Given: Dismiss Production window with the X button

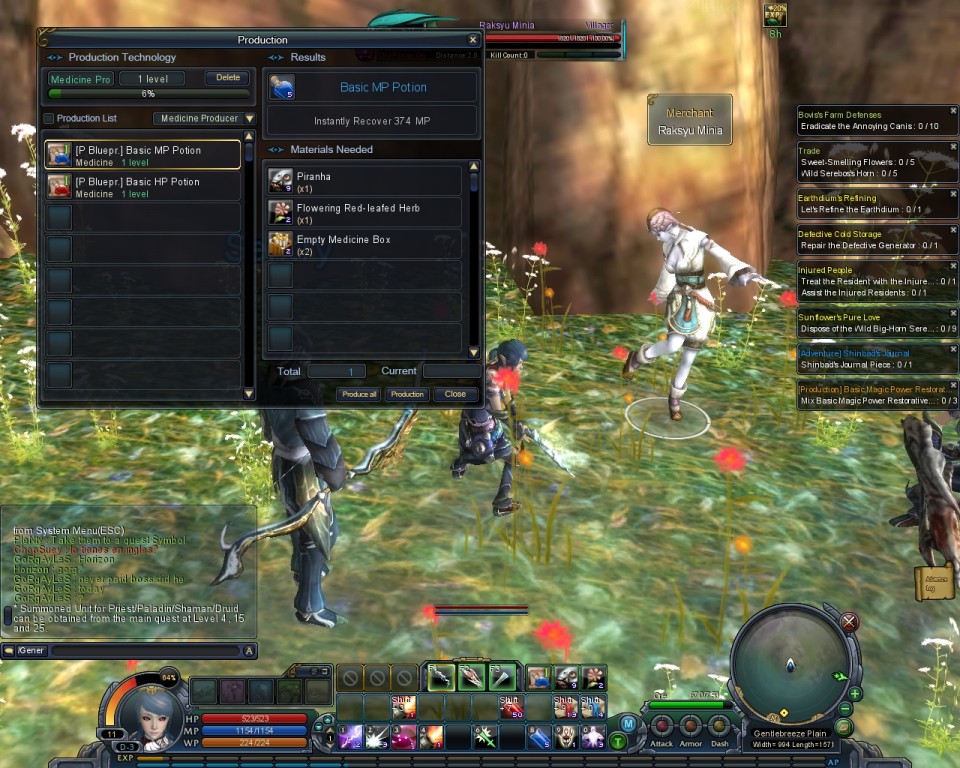Looking at the screenshot, I should 473,40.
